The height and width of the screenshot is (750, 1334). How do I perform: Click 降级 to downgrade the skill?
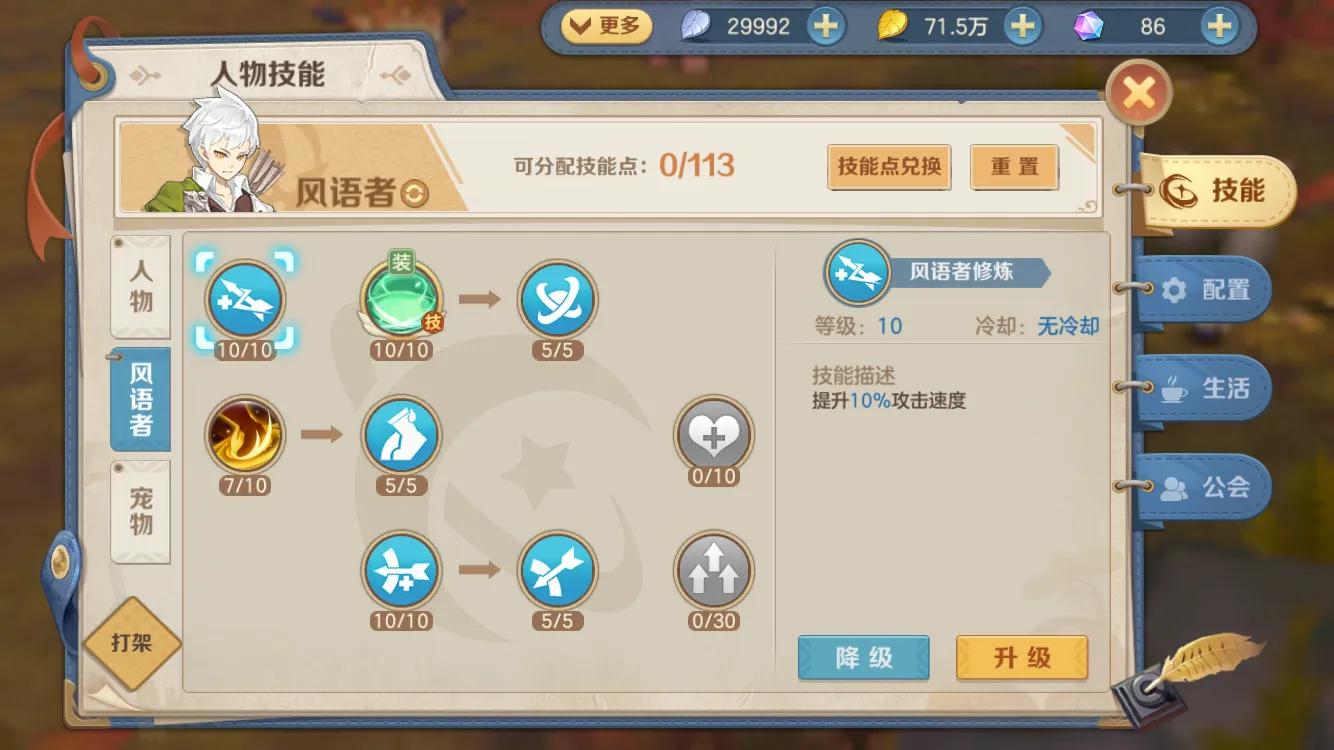(x=863, y=658)
